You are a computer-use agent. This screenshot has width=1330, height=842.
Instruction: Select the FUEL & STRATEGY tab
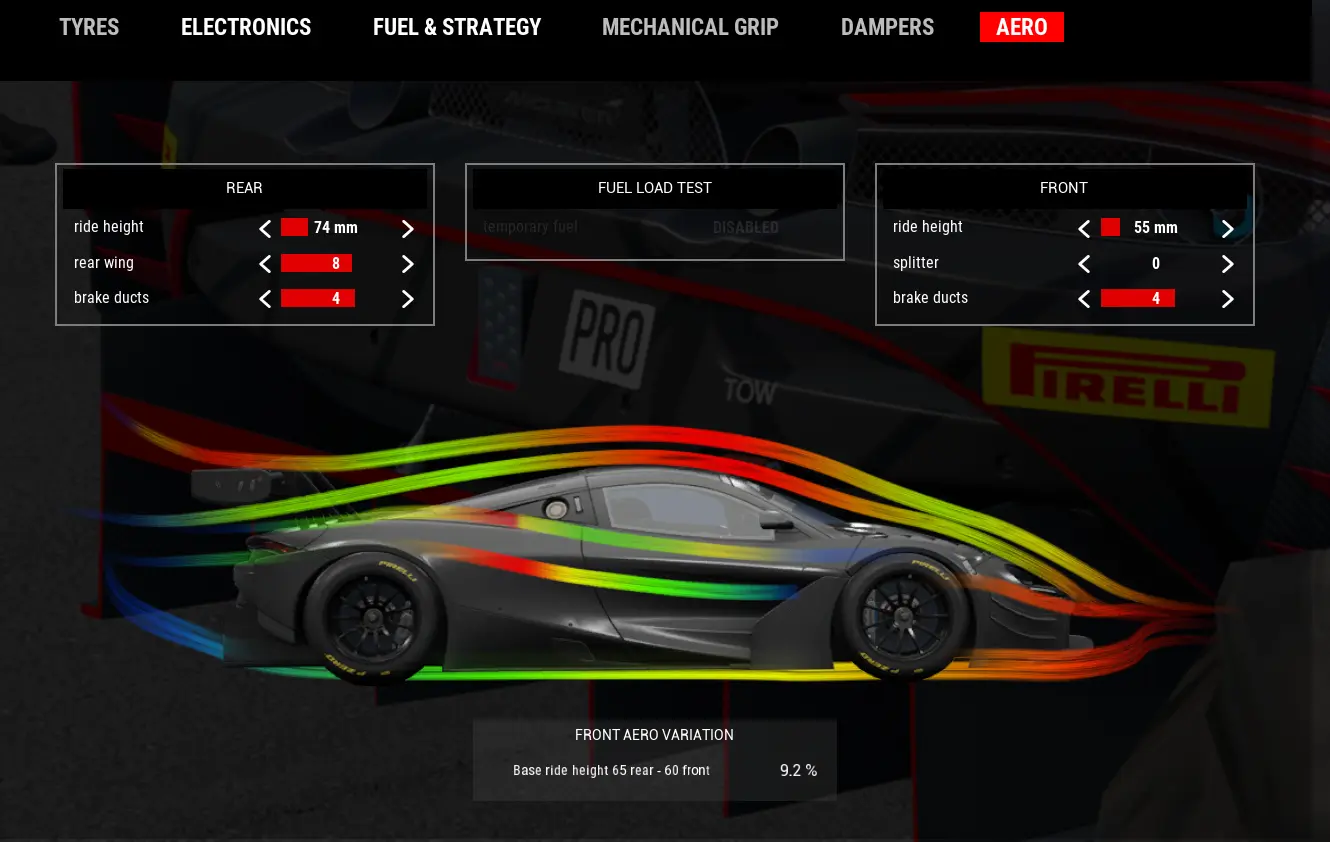[x=457, y=27]
